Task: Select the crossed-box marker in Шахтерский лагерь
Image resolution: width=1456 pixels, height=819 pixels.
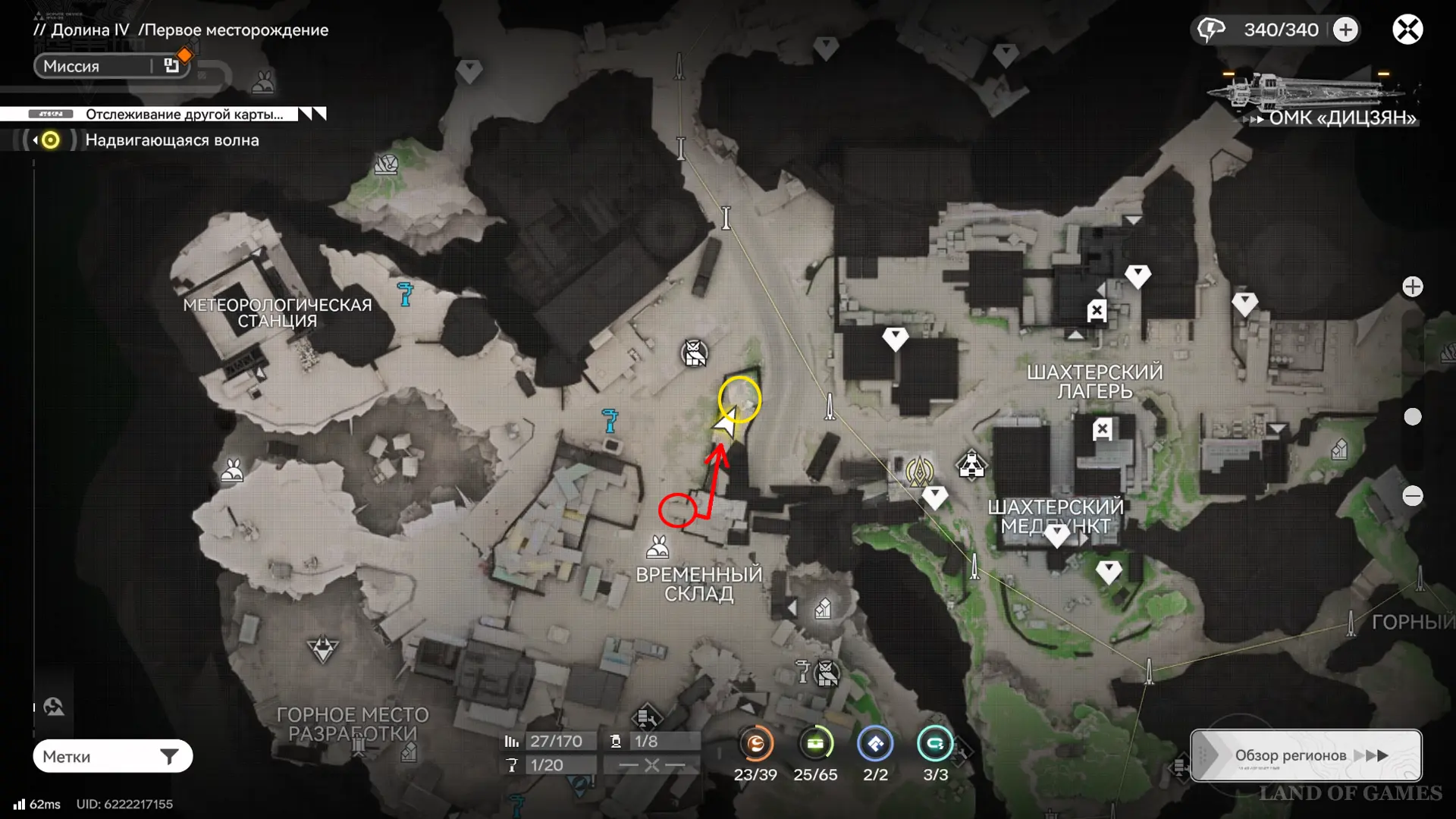Action: pyautogui.click(x=1097, y=310)
